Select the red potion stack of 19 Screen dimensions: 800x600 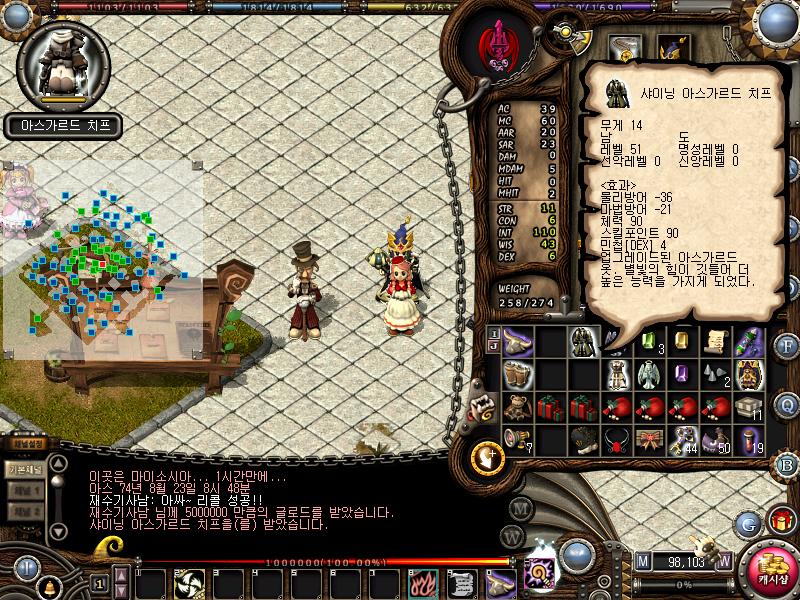[x=749, y=440]
